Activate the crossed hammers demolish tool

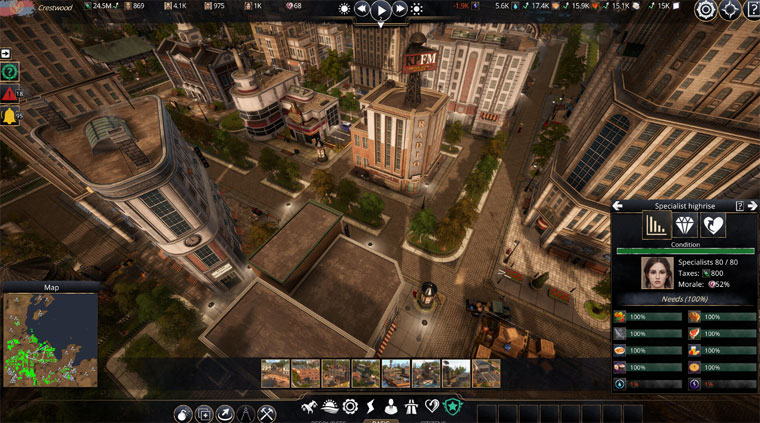coord(267,413)
